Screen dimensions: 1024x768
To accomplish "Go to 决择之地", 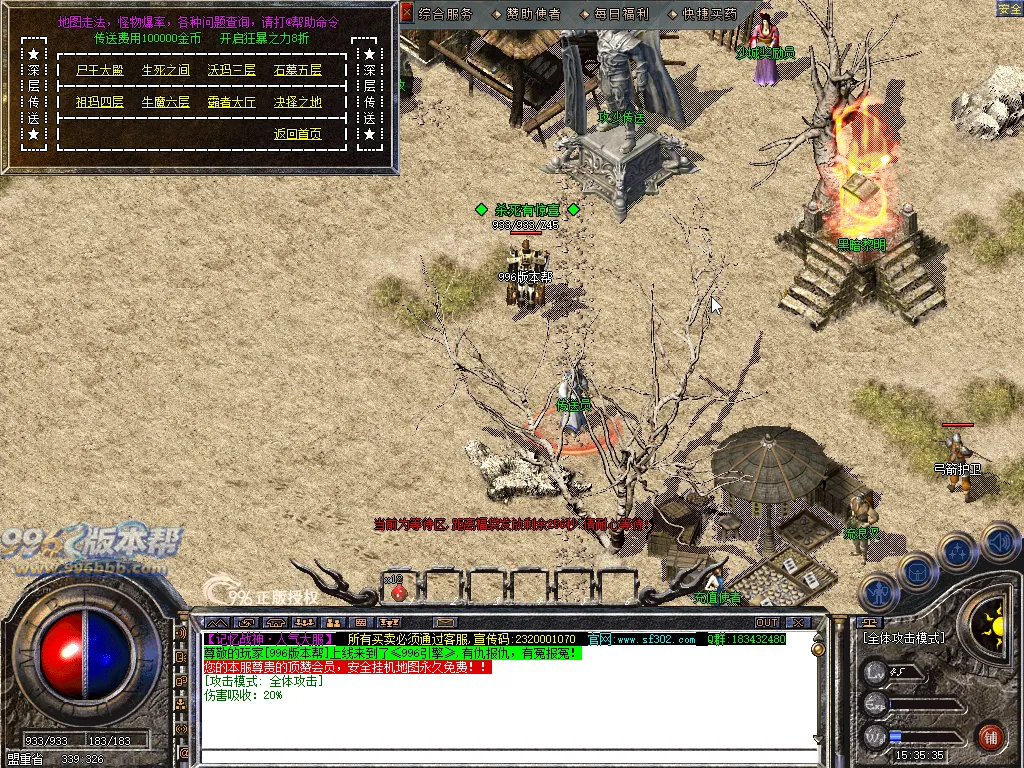I will [298, 102].
